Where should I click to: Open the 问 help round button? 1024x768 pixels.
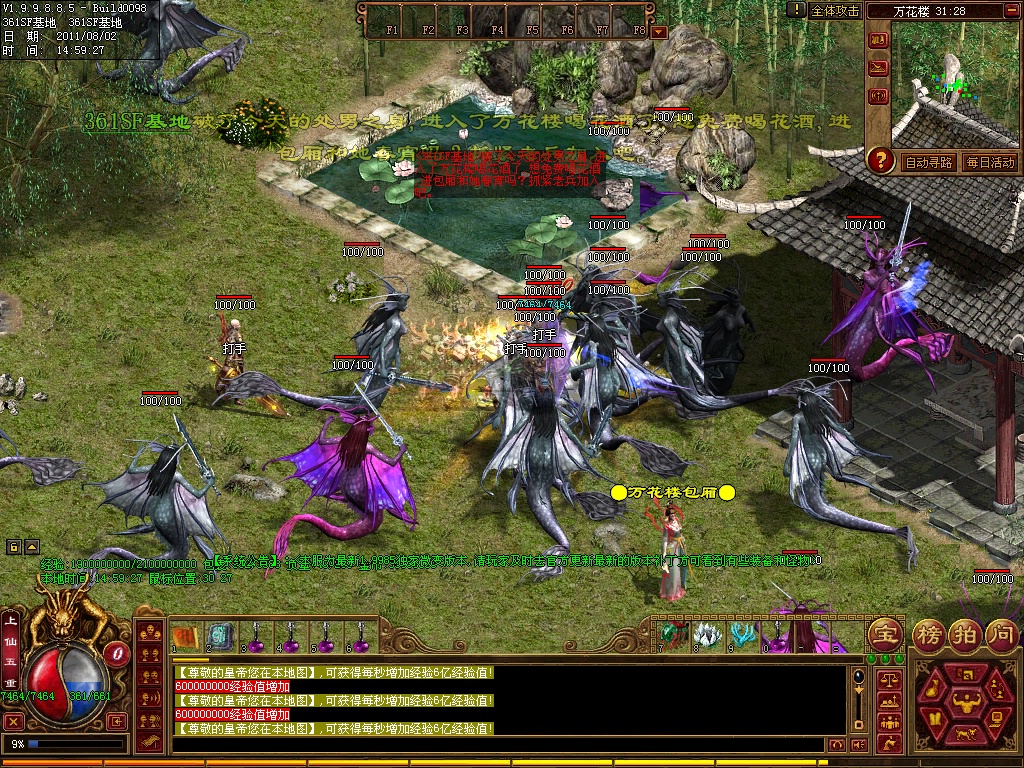(1000, 634)
